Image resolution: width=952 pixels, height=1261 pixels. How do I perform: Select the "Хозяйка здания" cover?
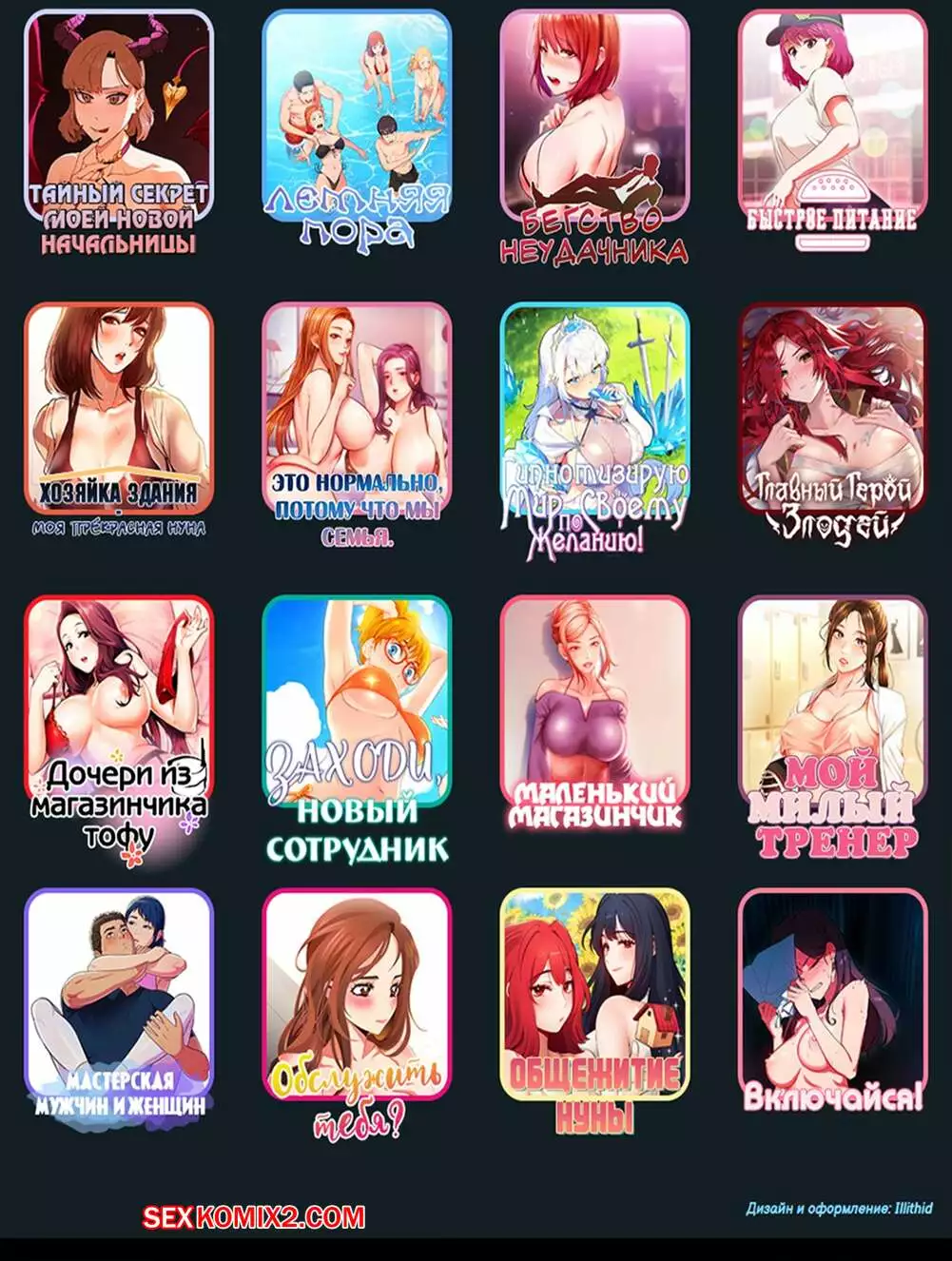click(x=119, y=409)
